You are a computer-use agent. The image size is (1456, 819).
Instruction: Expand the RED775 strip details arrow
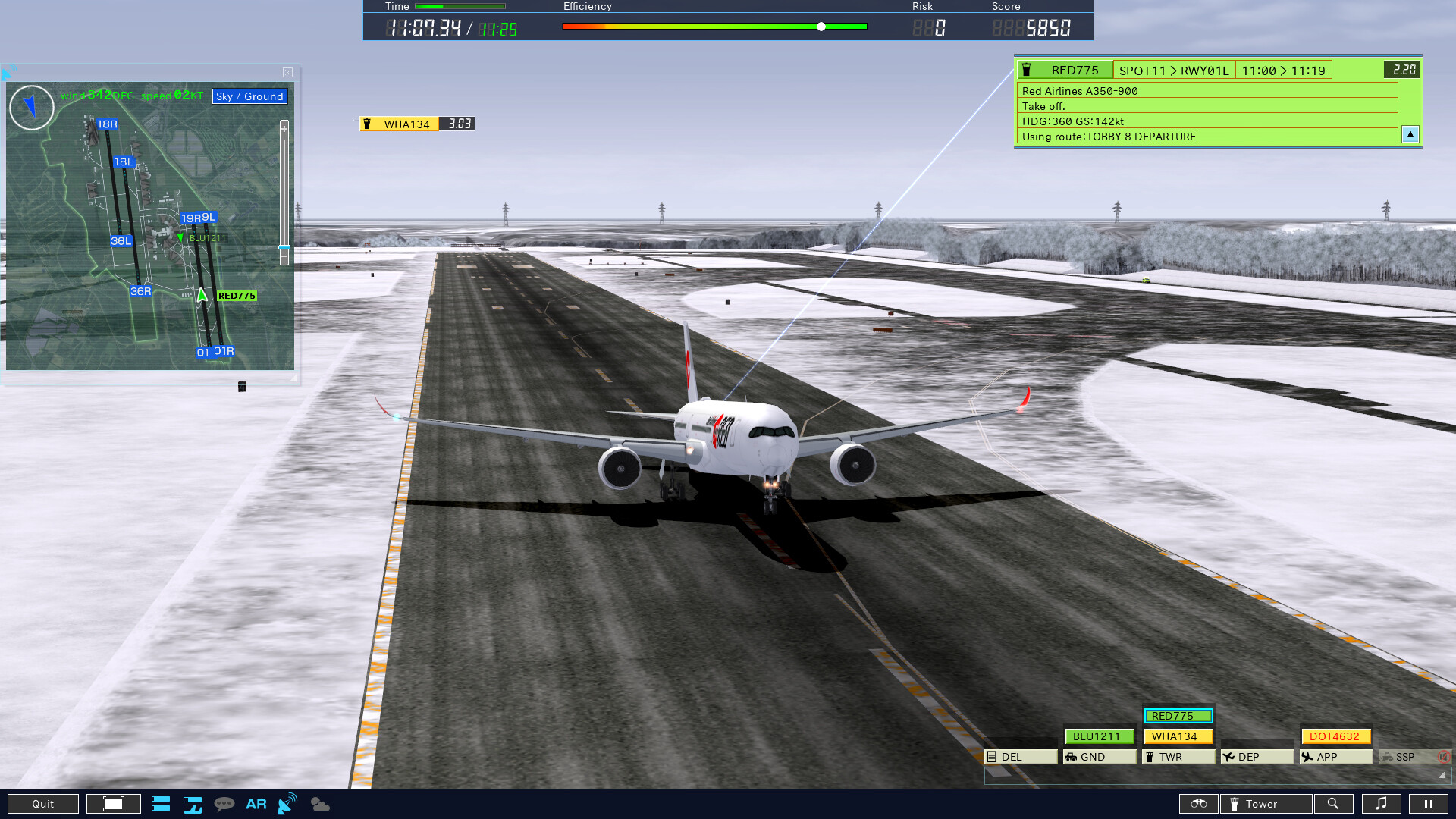coord(1410,134)
